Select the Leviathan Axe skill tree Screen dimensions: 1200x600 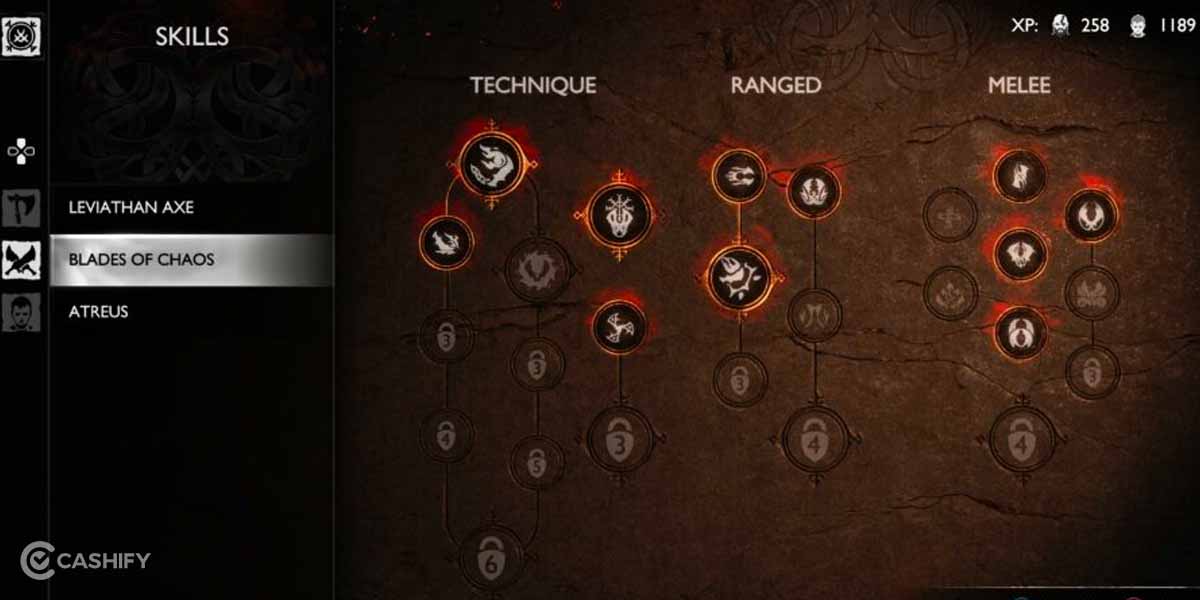click(131, 208)
